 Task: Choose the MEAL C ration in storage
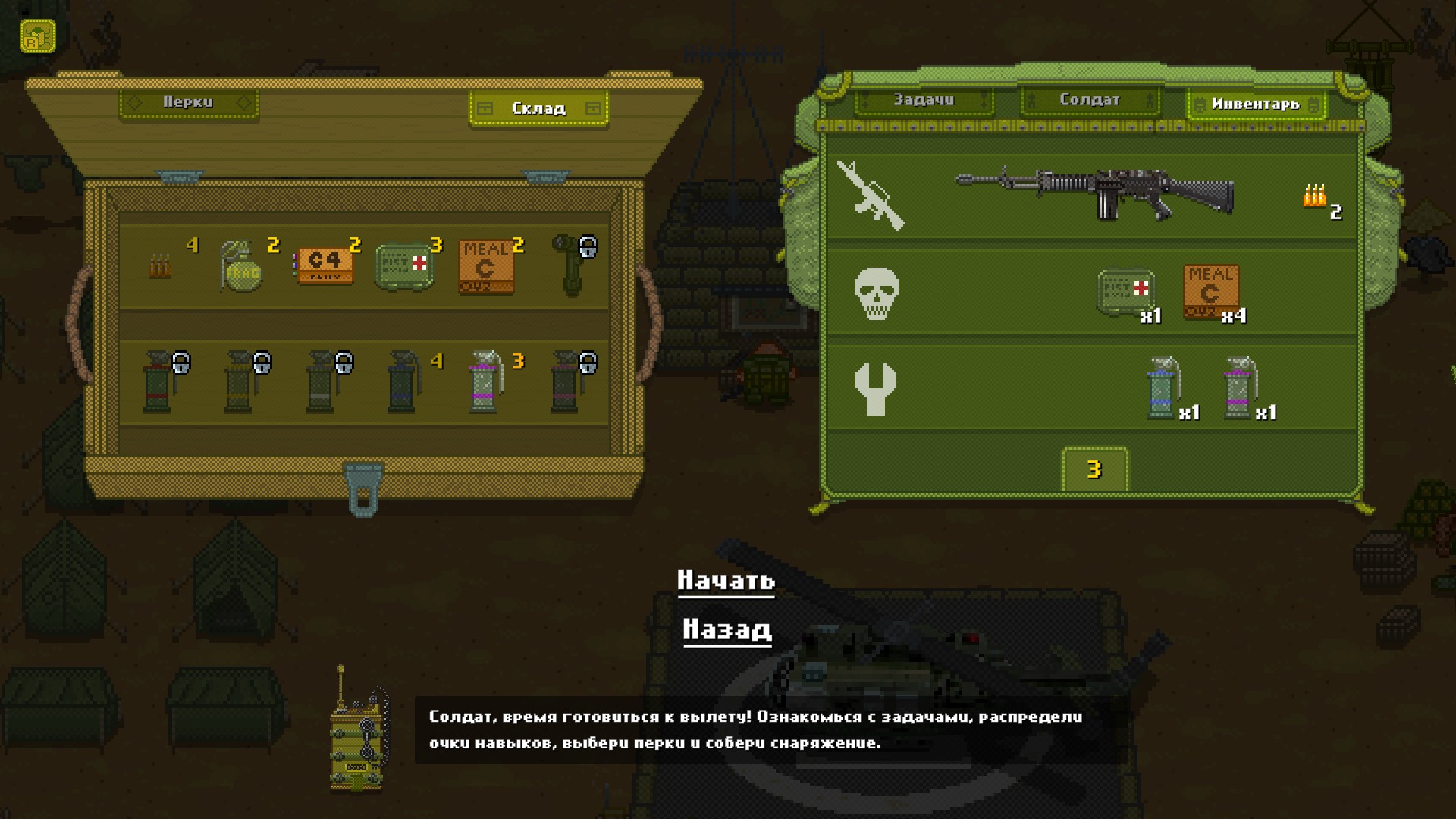click(486, 267)
